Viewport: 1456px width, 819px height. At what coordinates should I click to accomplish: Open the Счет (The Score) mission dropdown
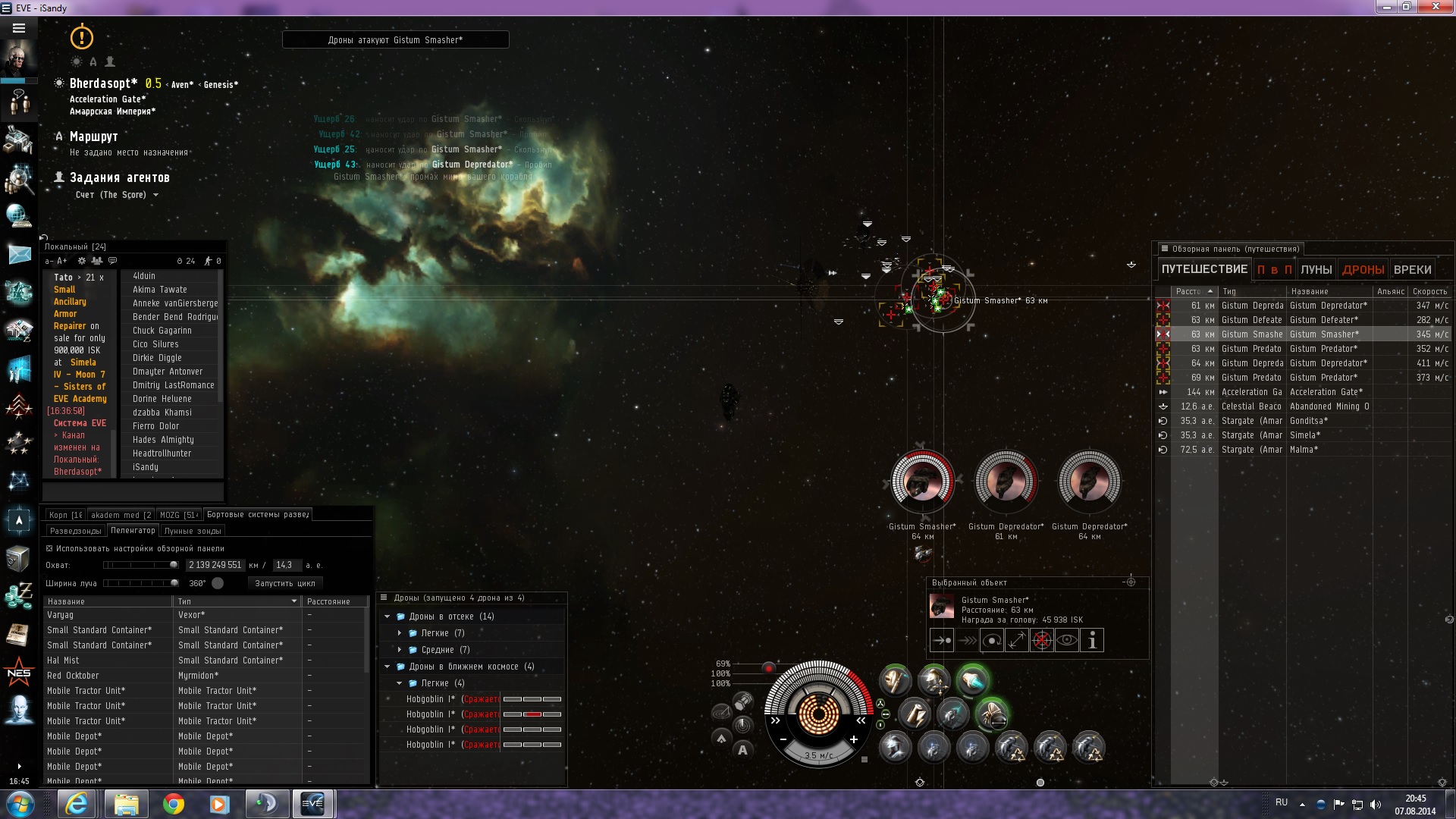155,195
